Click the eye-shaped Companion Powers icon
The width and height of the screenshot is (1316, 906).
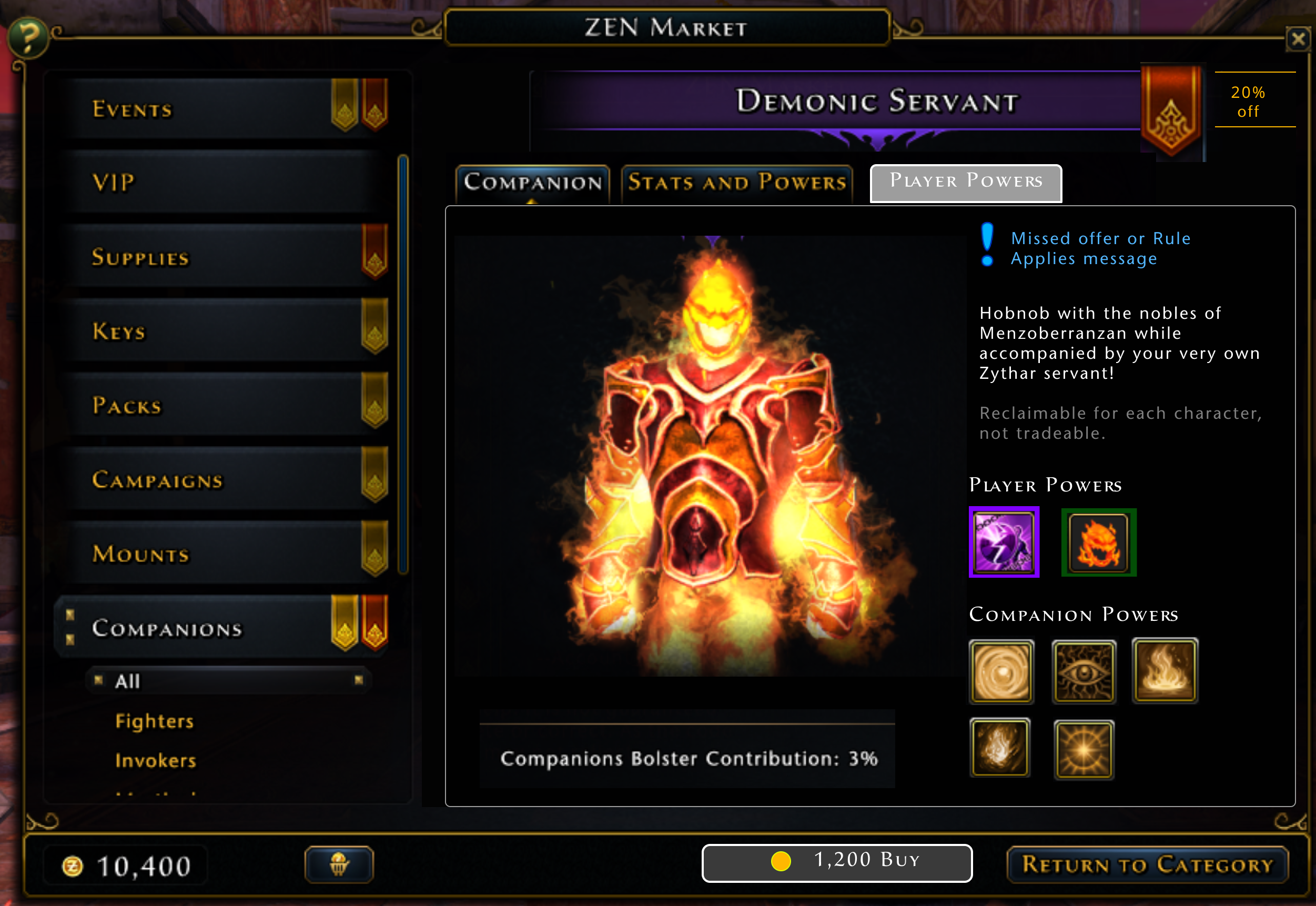[x=1084, y=671]
